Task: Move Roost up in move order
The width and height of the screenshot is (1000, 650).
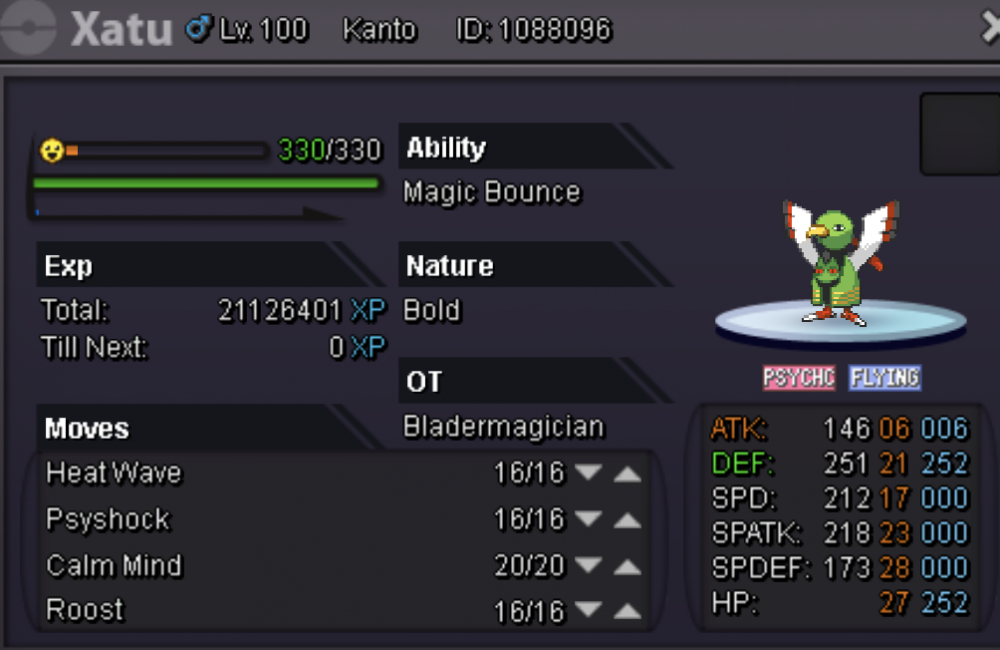Action: [x=627, y=611]
